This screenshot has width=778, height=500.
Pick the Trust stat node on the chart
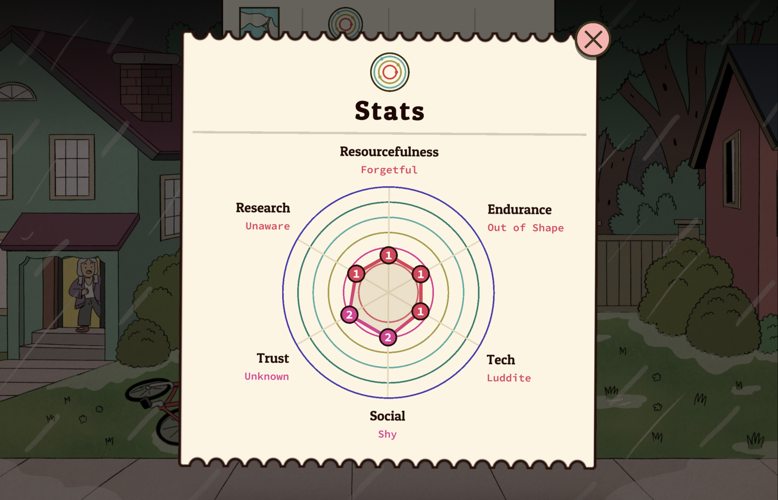[349, 315]
